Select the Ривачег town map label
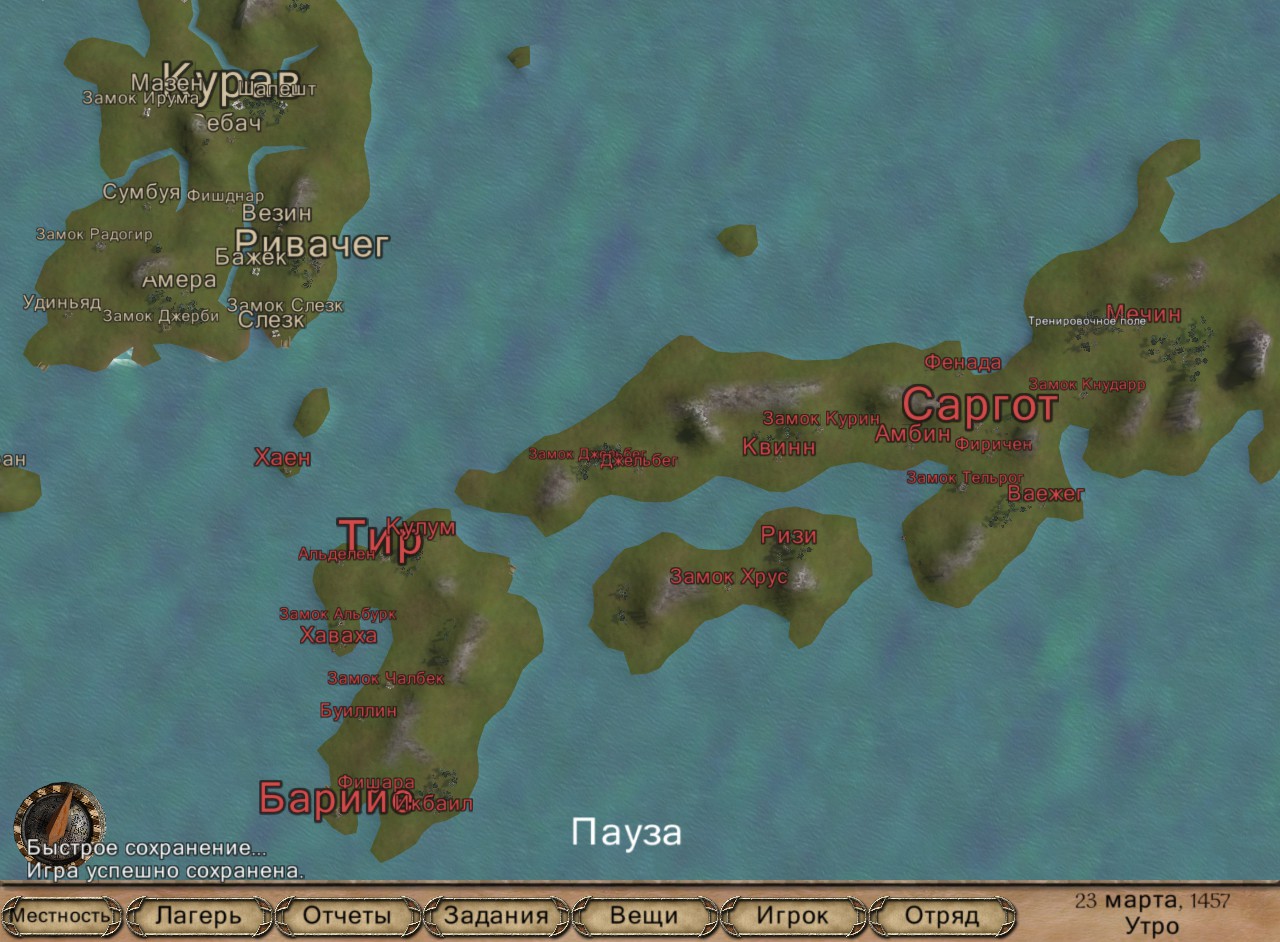1280x942 pixels. [311, 243]
